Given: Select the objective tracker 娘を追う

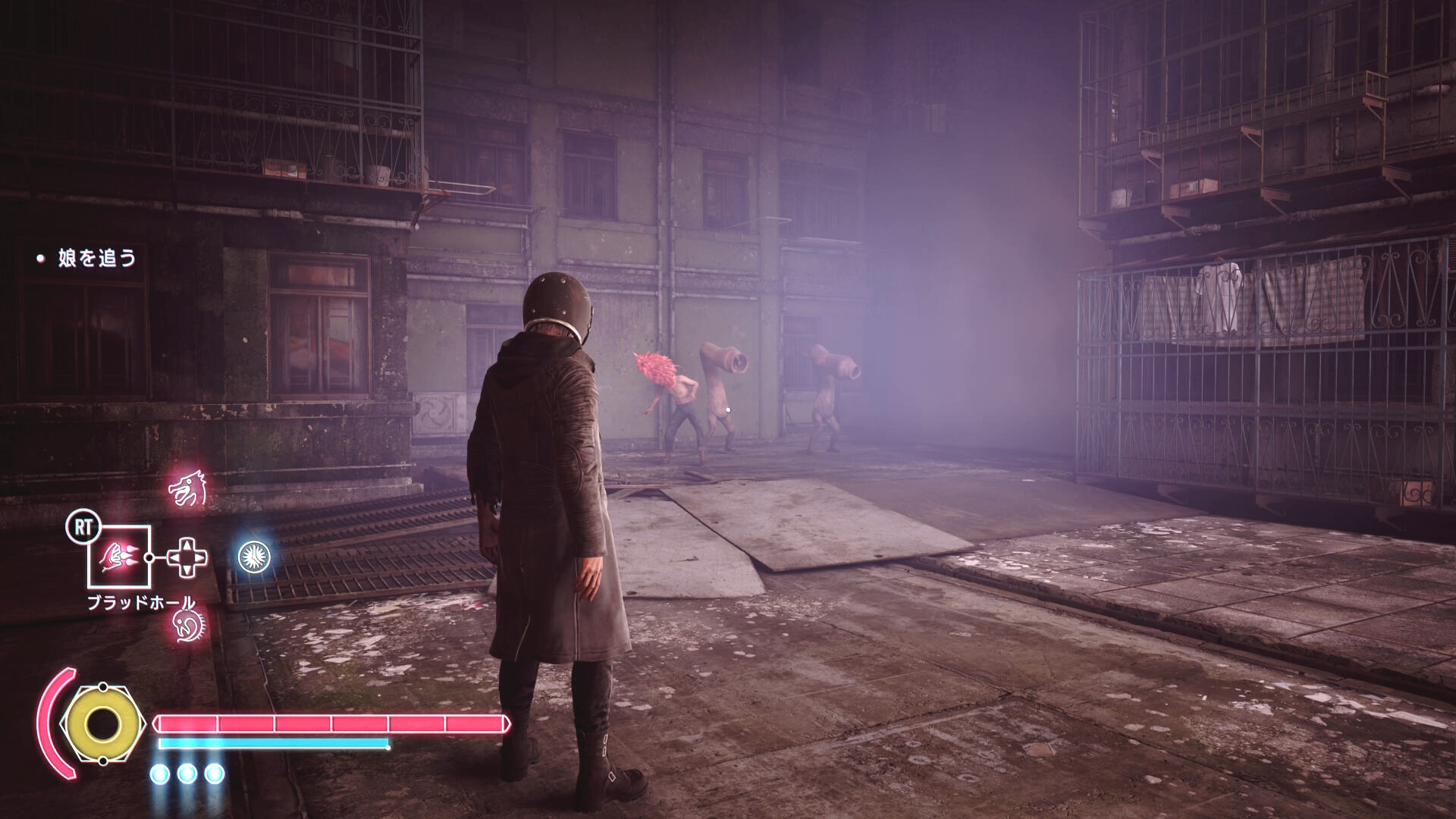Looking at the screenshot, I should point(96,259).
